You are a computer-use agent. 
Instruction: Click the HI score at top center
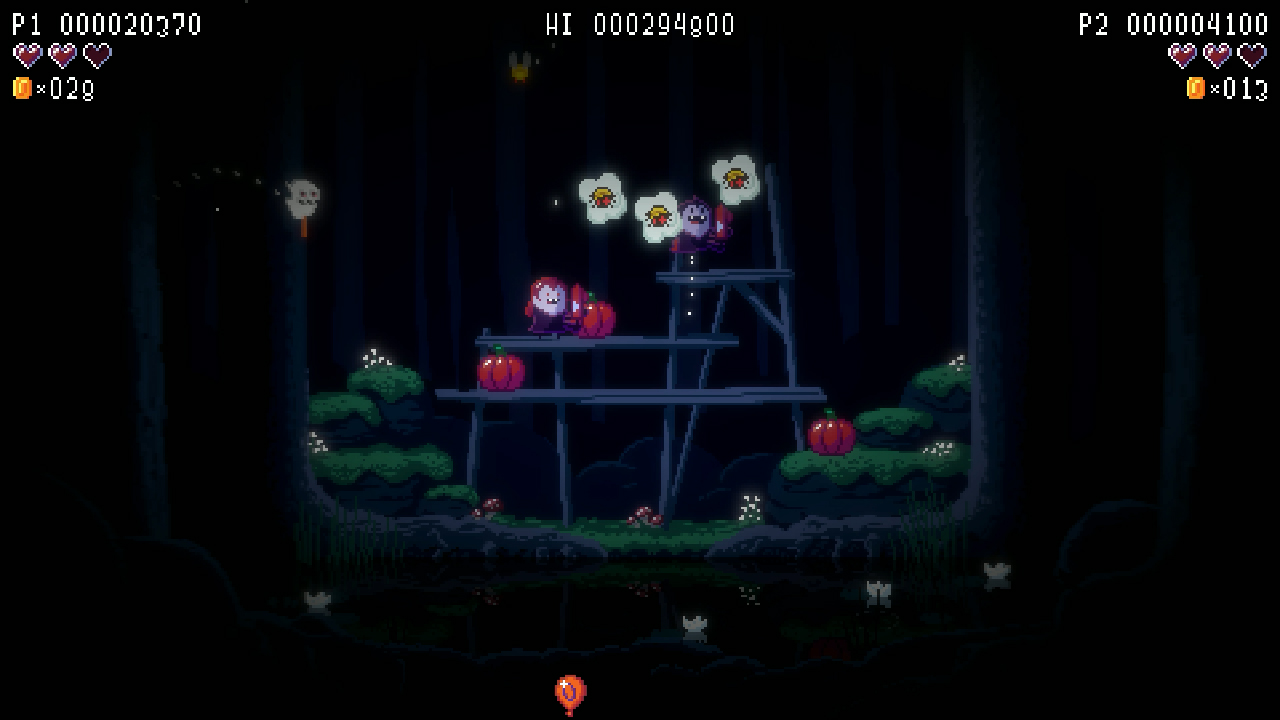tap(640, 24)
